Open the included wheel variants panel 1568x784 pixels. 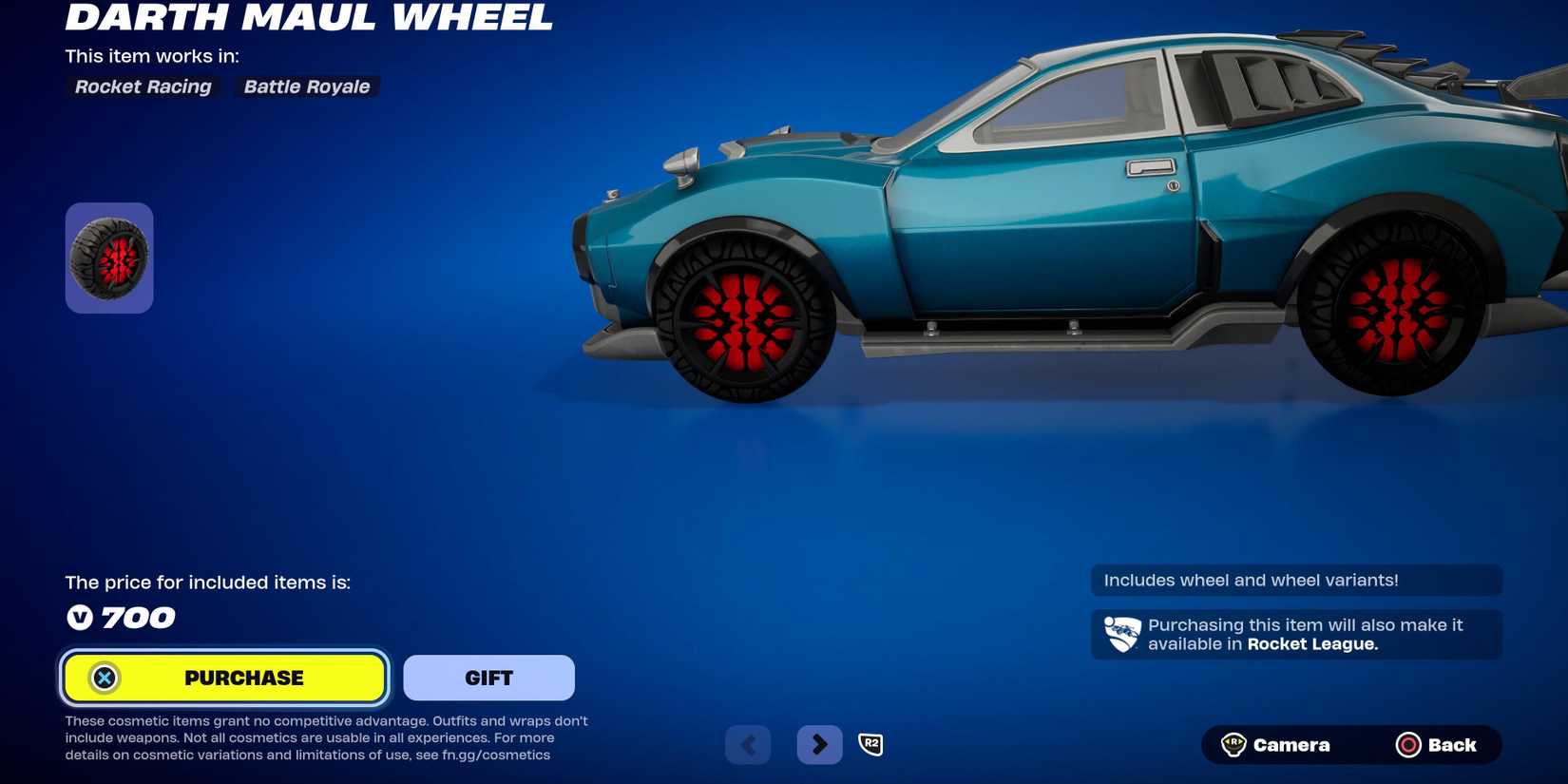pos(1295,580)
